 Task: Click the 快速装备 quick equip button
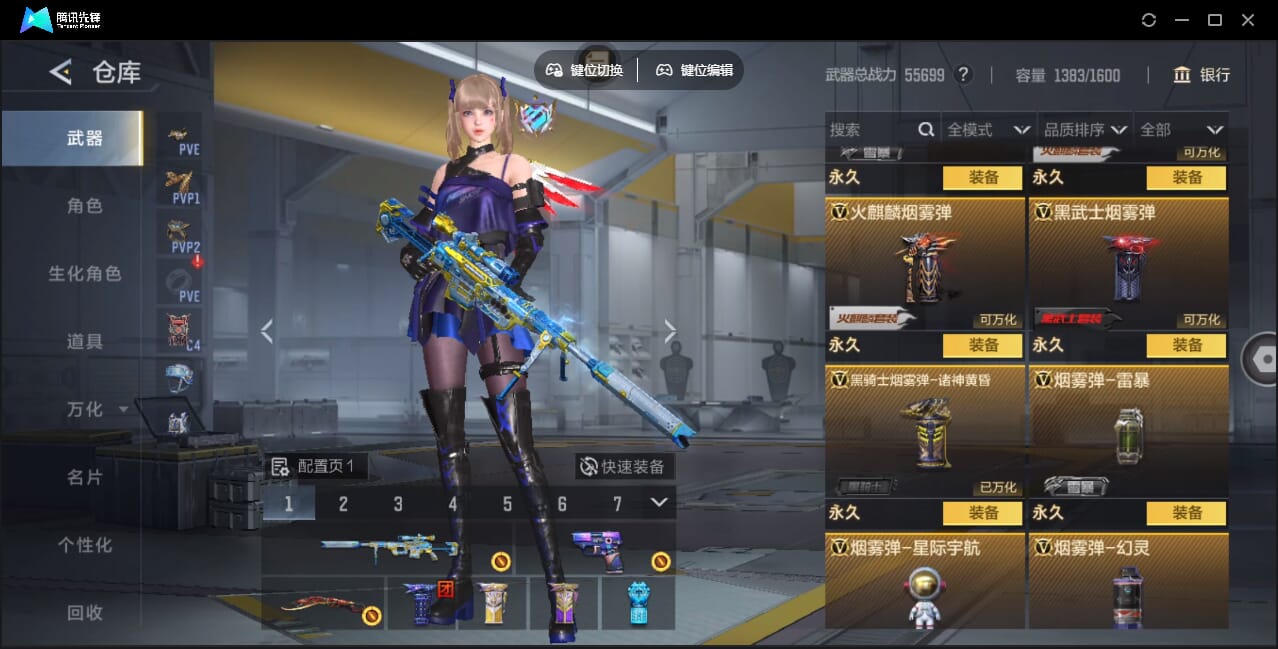tap(624, 467)
